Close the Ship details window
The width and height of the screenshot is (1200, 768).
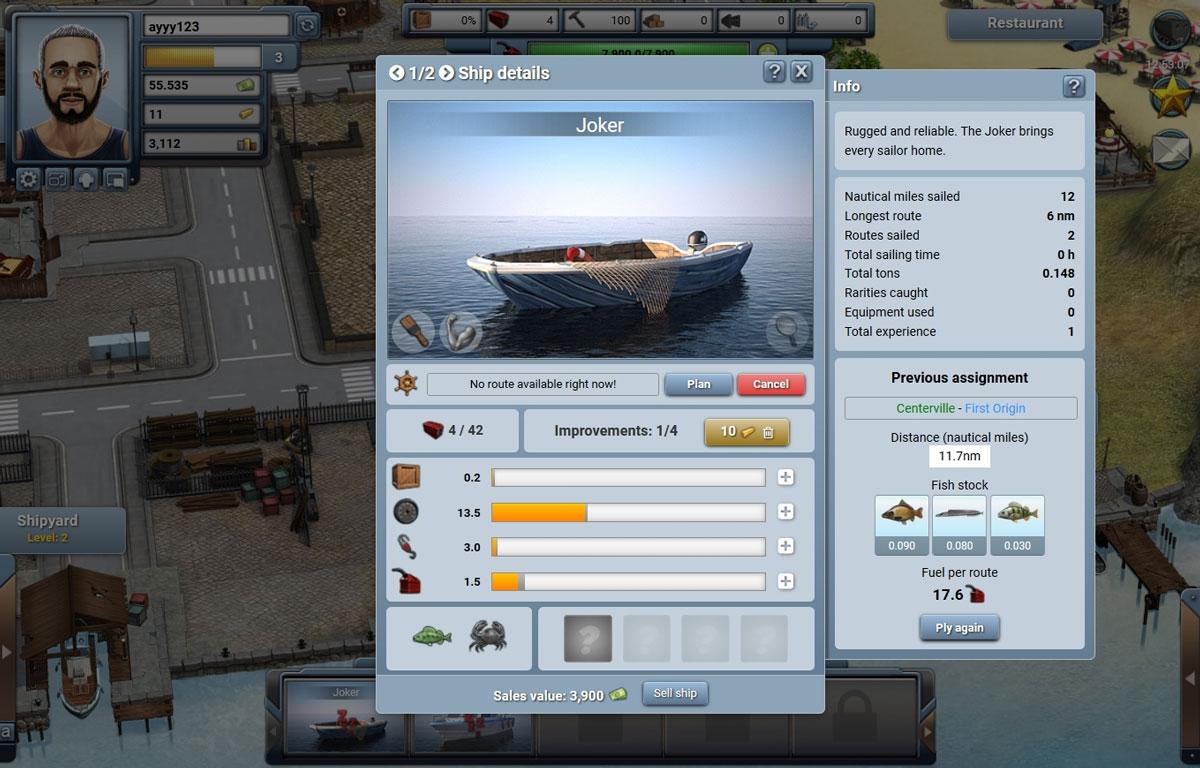[801, 72]
